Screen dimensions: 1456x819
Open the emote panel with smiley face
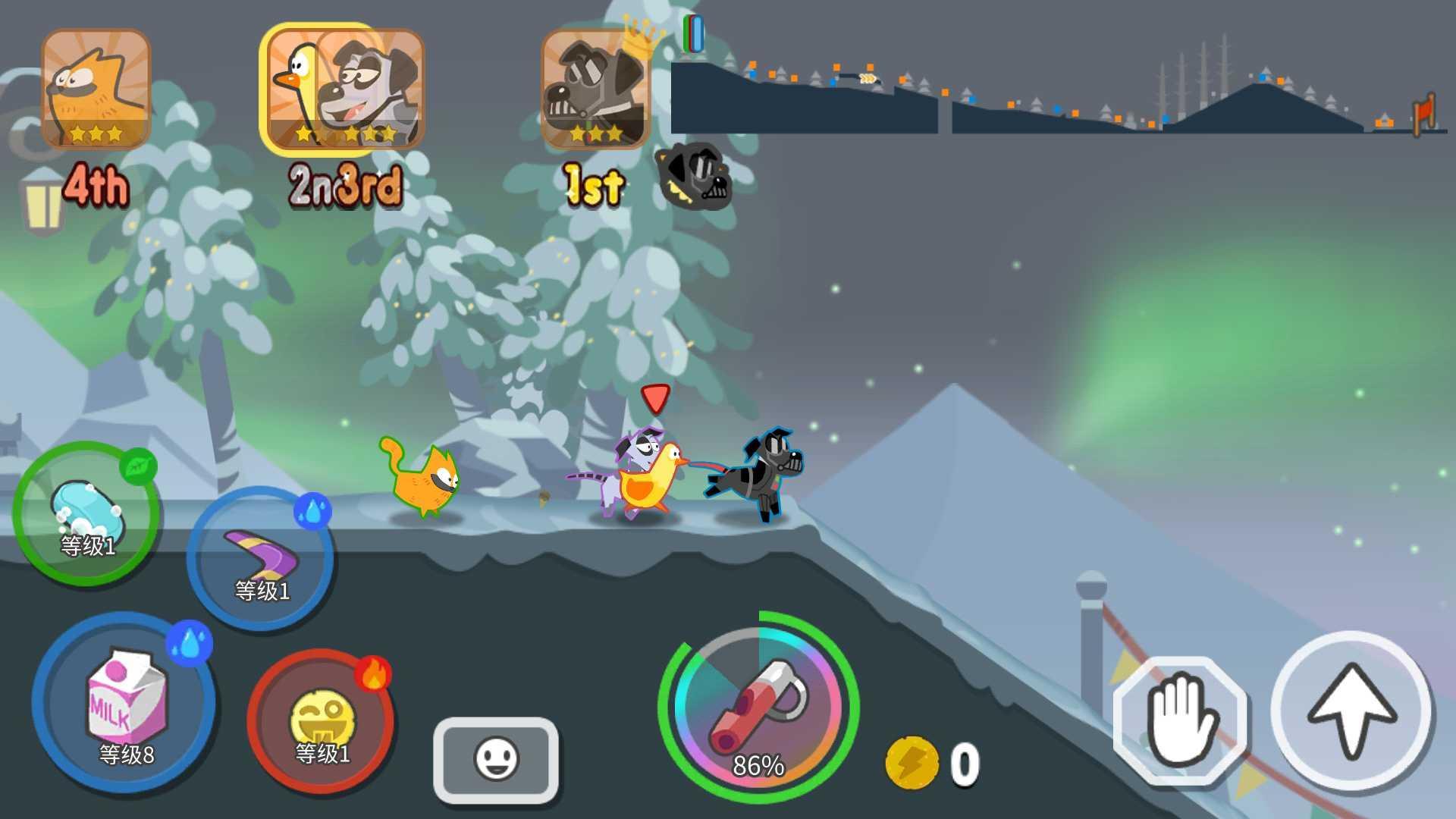497,758
